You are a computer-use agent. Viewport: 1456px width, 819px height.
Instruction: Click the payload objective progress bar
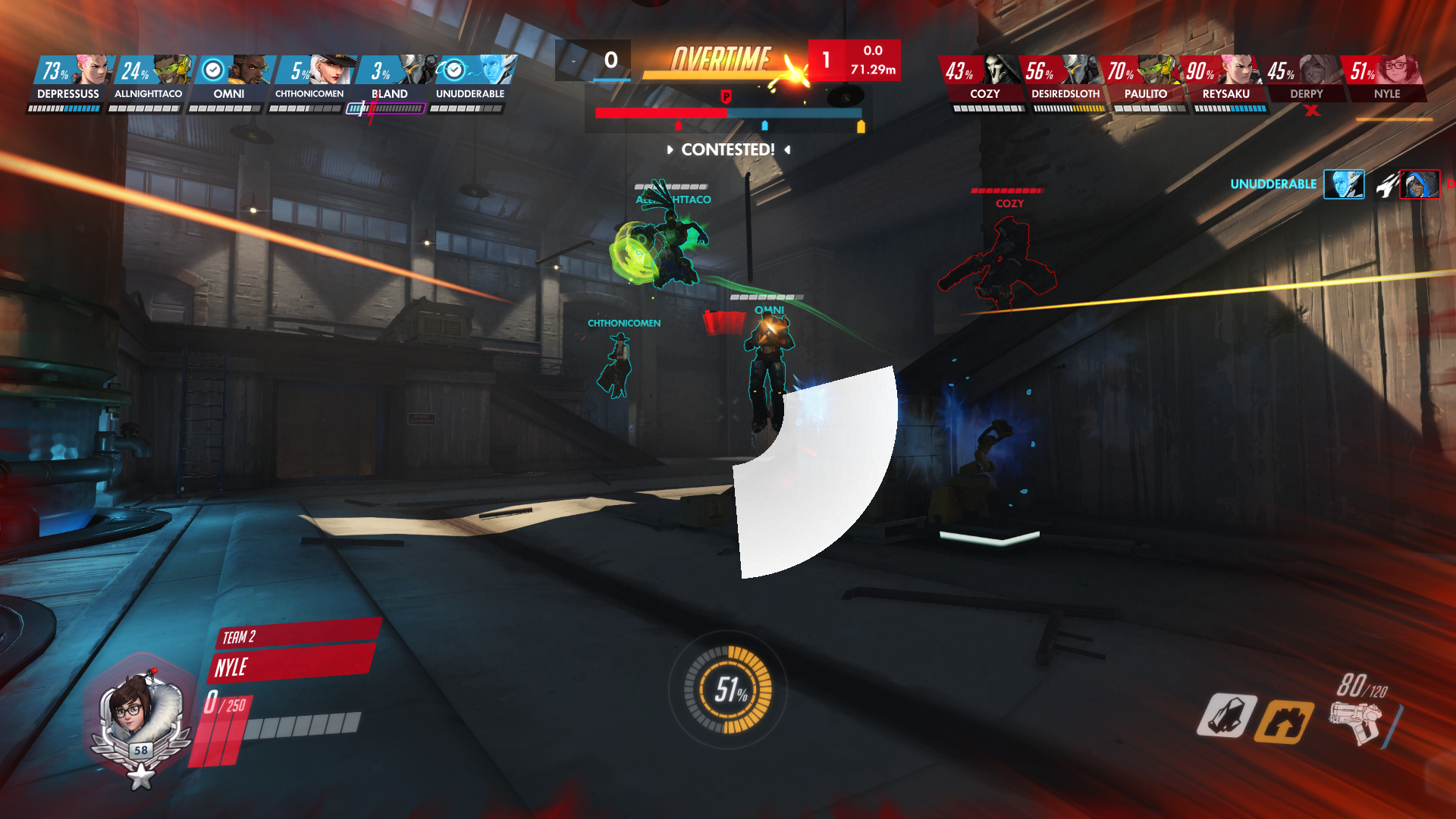point(728,113)
